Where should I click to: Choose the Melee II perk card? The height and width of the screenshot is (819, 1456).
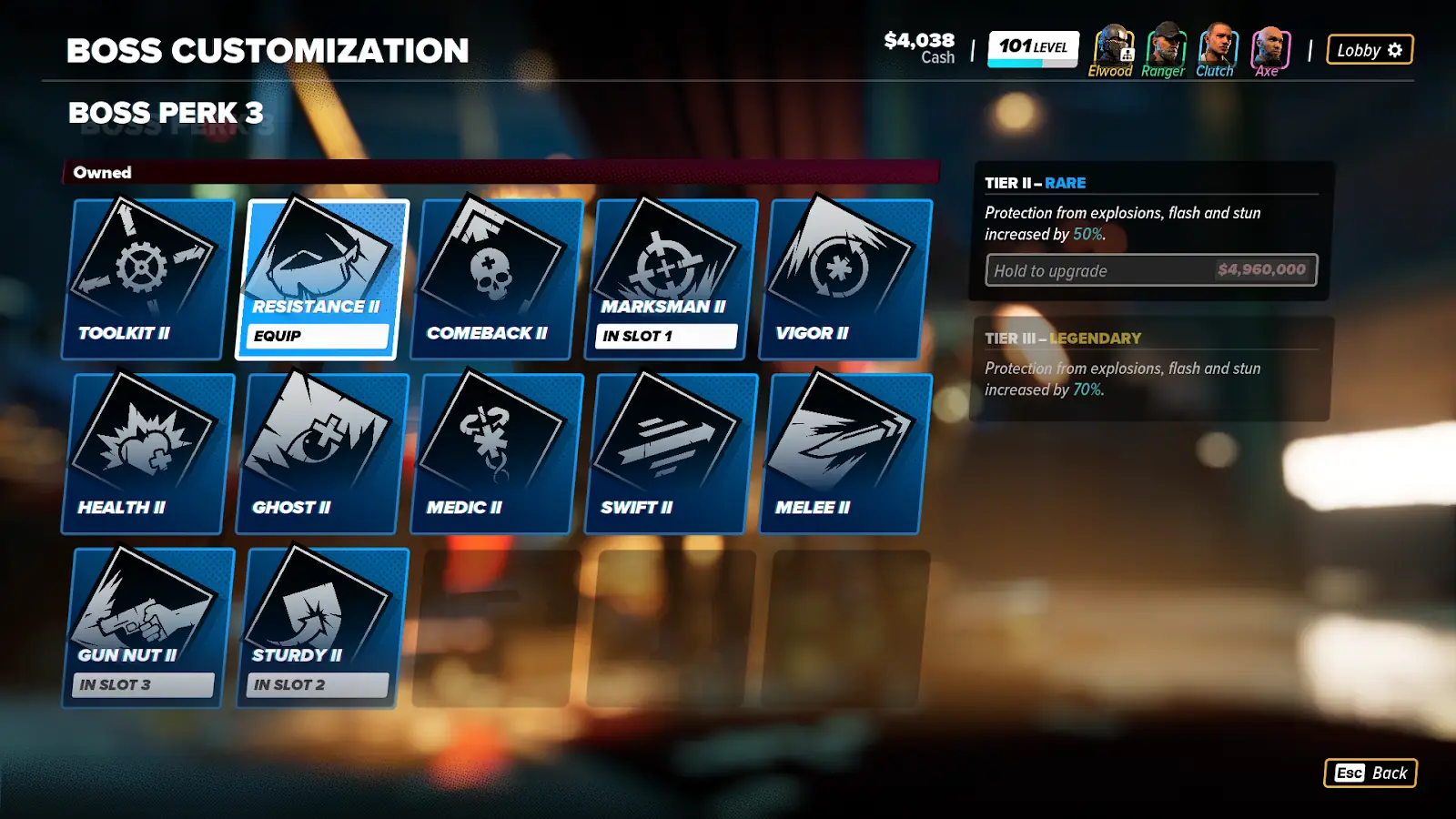tap(845, 453)
